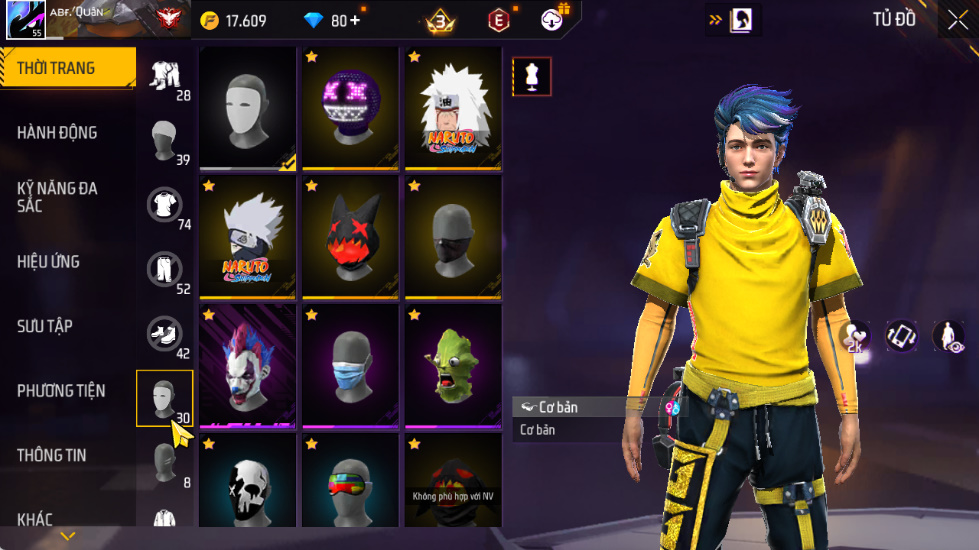979x550 pixels.
Task: Show the THÔNG TIN info tab
Action: click(52, 455)
